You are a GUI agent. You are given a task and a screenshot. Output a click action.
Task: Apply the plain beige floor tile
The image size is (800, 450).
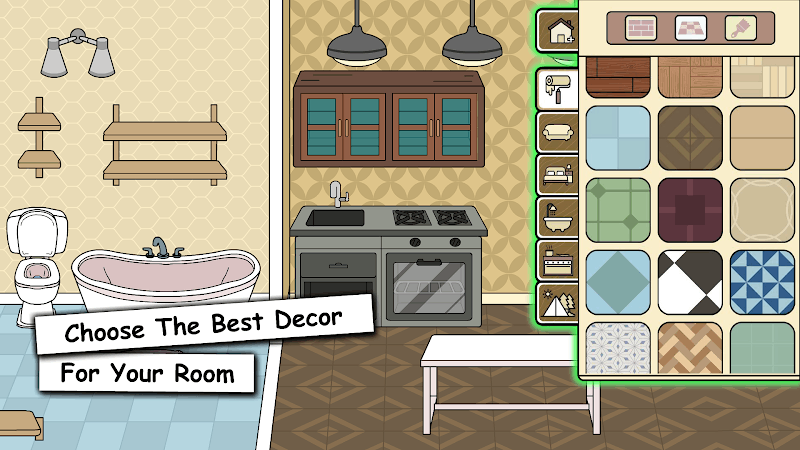tap(762, 138)
